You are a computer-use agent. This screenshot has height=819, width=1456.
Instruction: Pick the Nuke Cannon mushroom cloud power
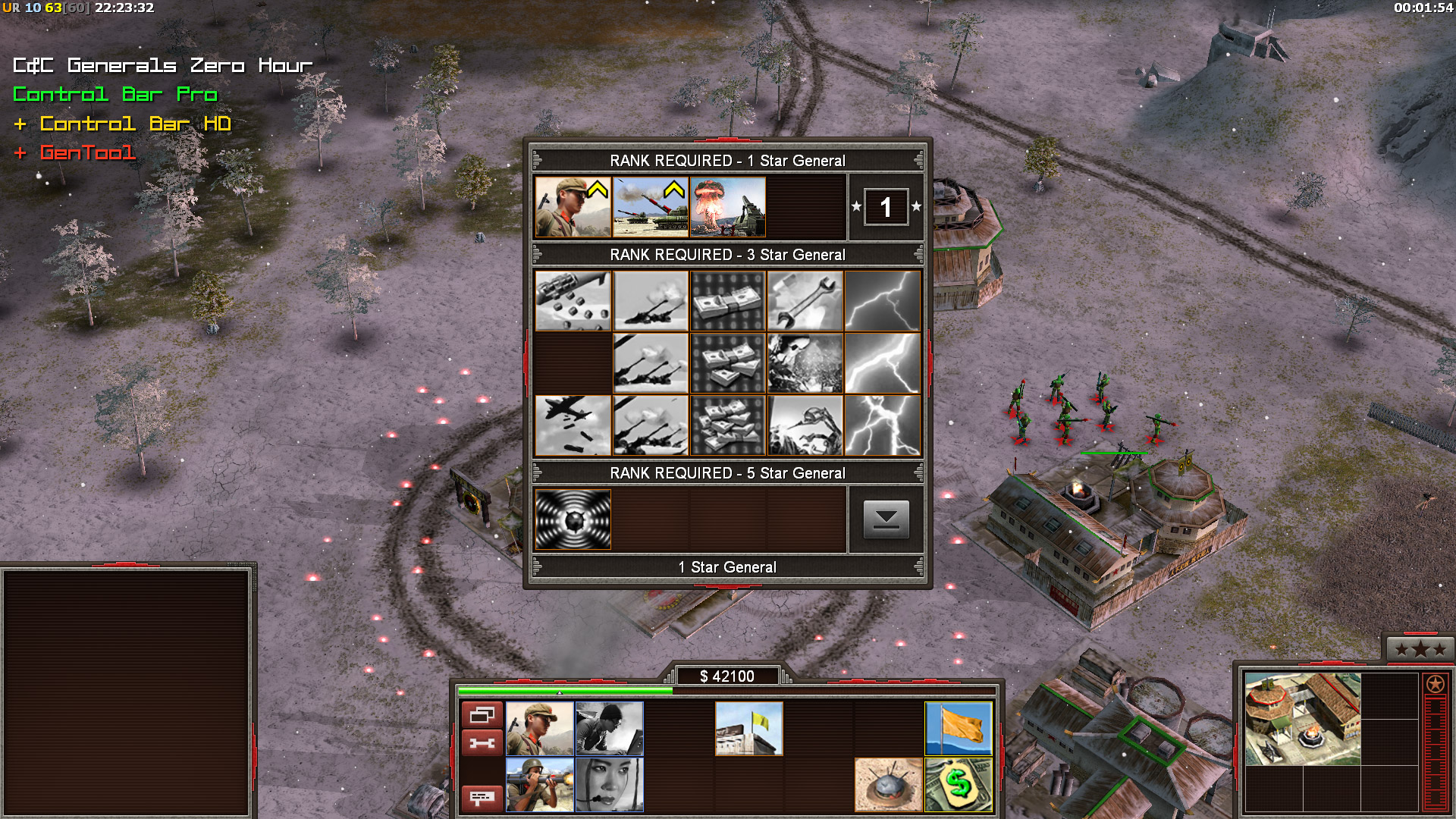point(728,207)
